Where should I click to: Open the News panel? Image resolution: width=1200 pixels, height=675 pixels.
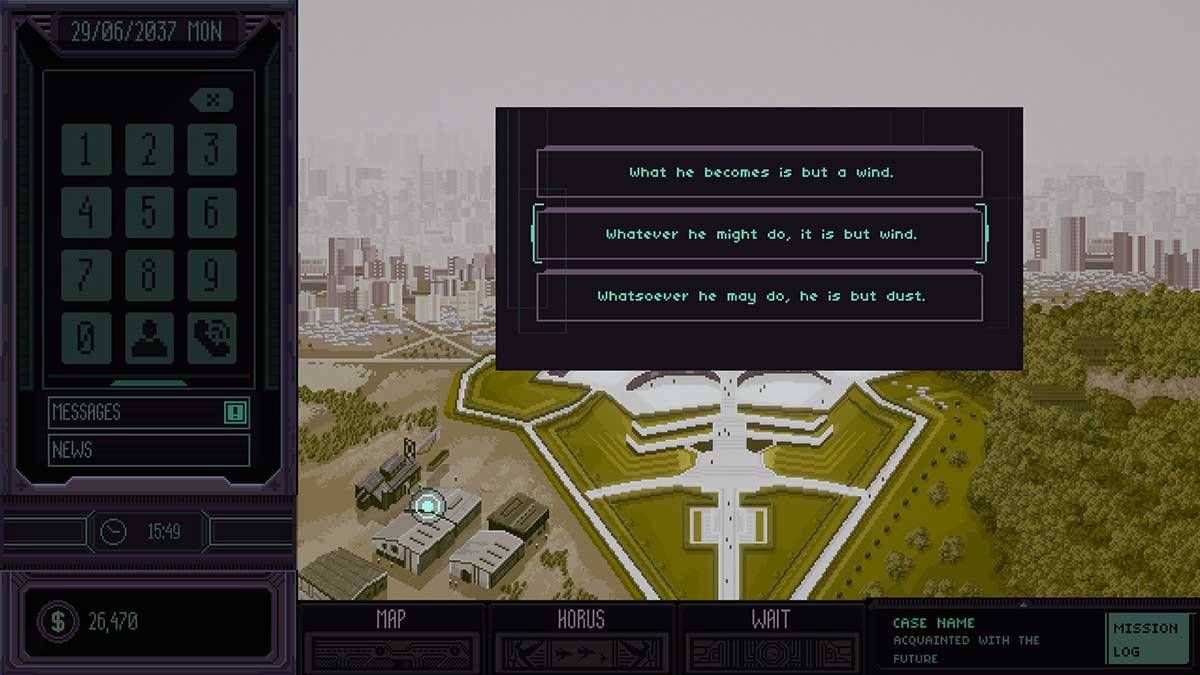point(148,450)
